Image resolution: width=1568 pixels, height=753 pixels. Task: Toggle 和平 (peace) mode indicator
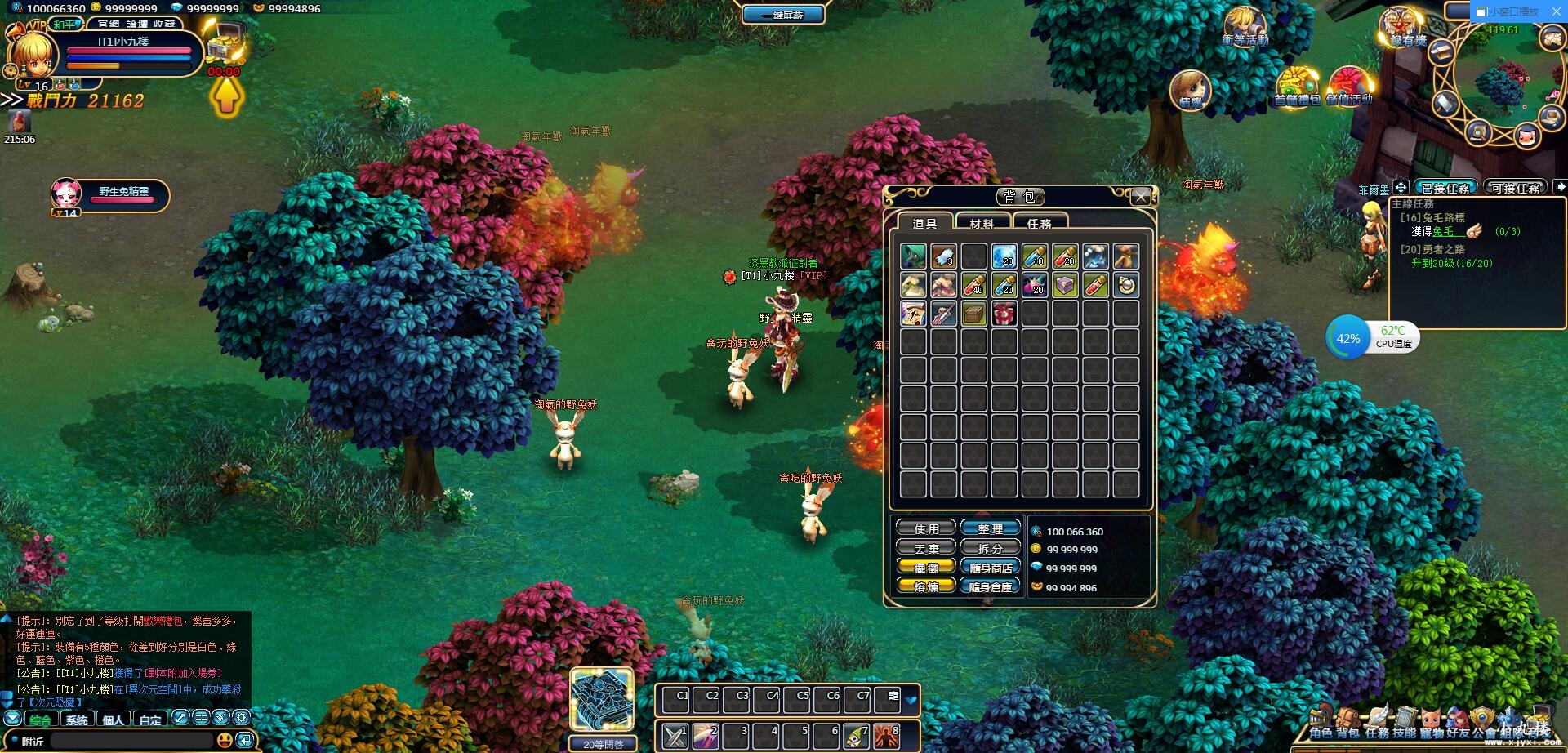click(64, 25)
